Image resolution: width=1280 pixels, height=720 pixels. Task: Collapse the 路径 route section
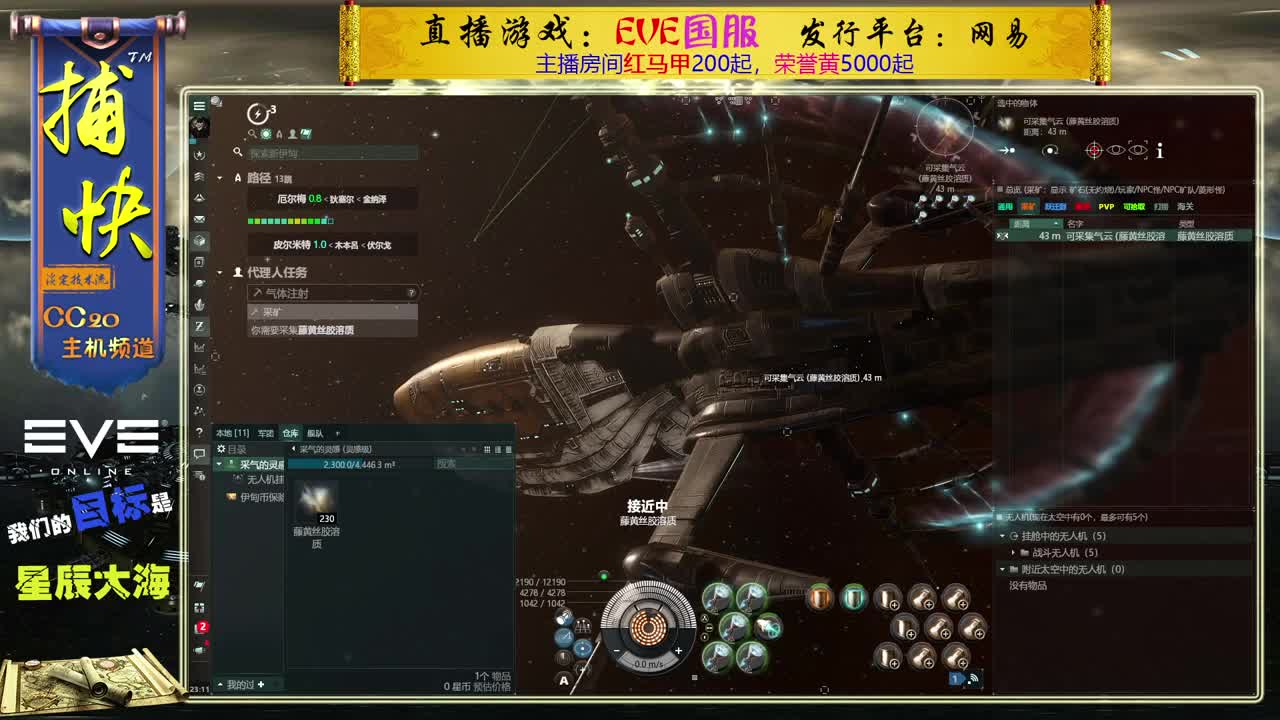(x=221, y=178)
